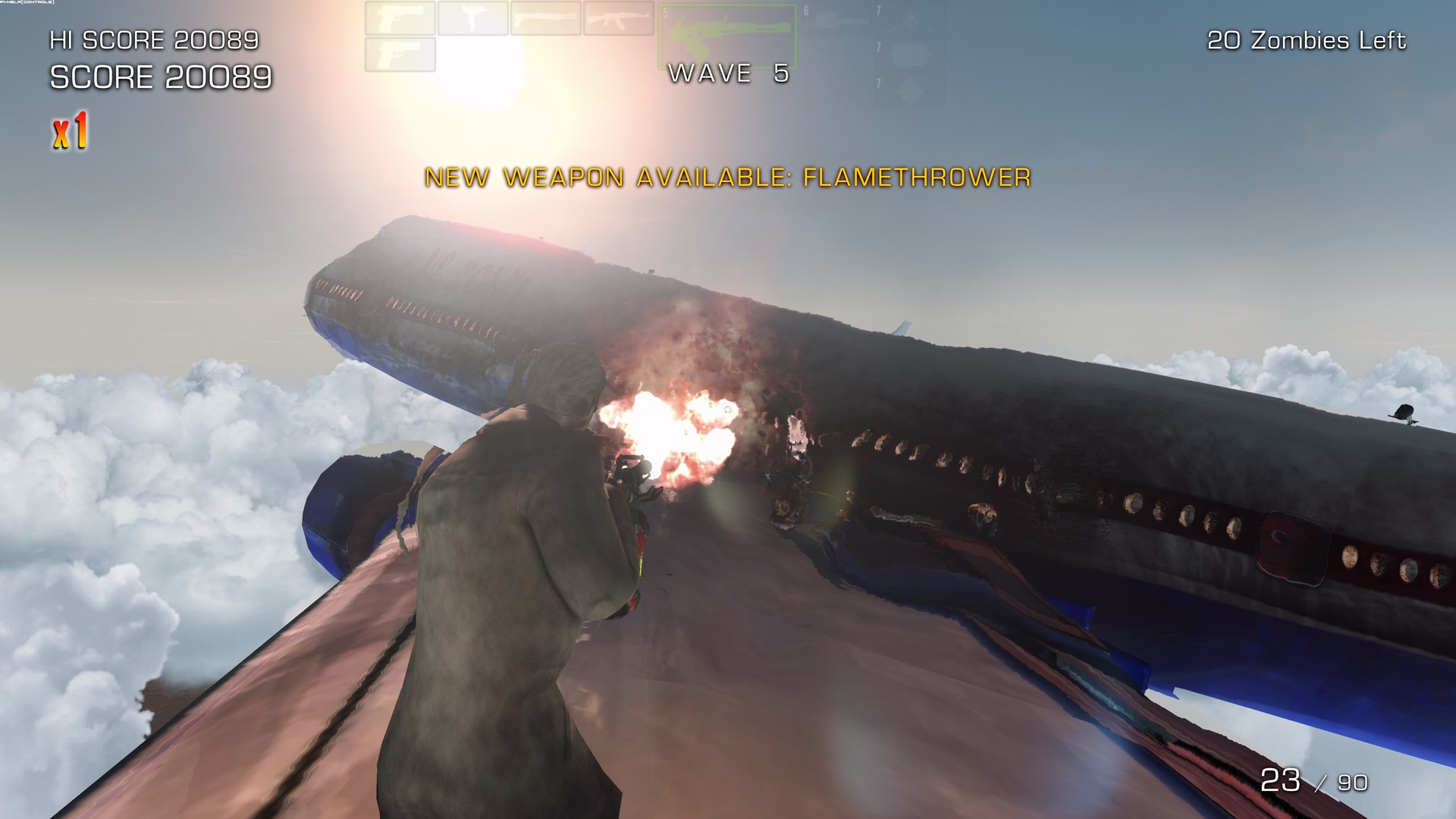Click the WAVE 5 banner

pos(727,74)
